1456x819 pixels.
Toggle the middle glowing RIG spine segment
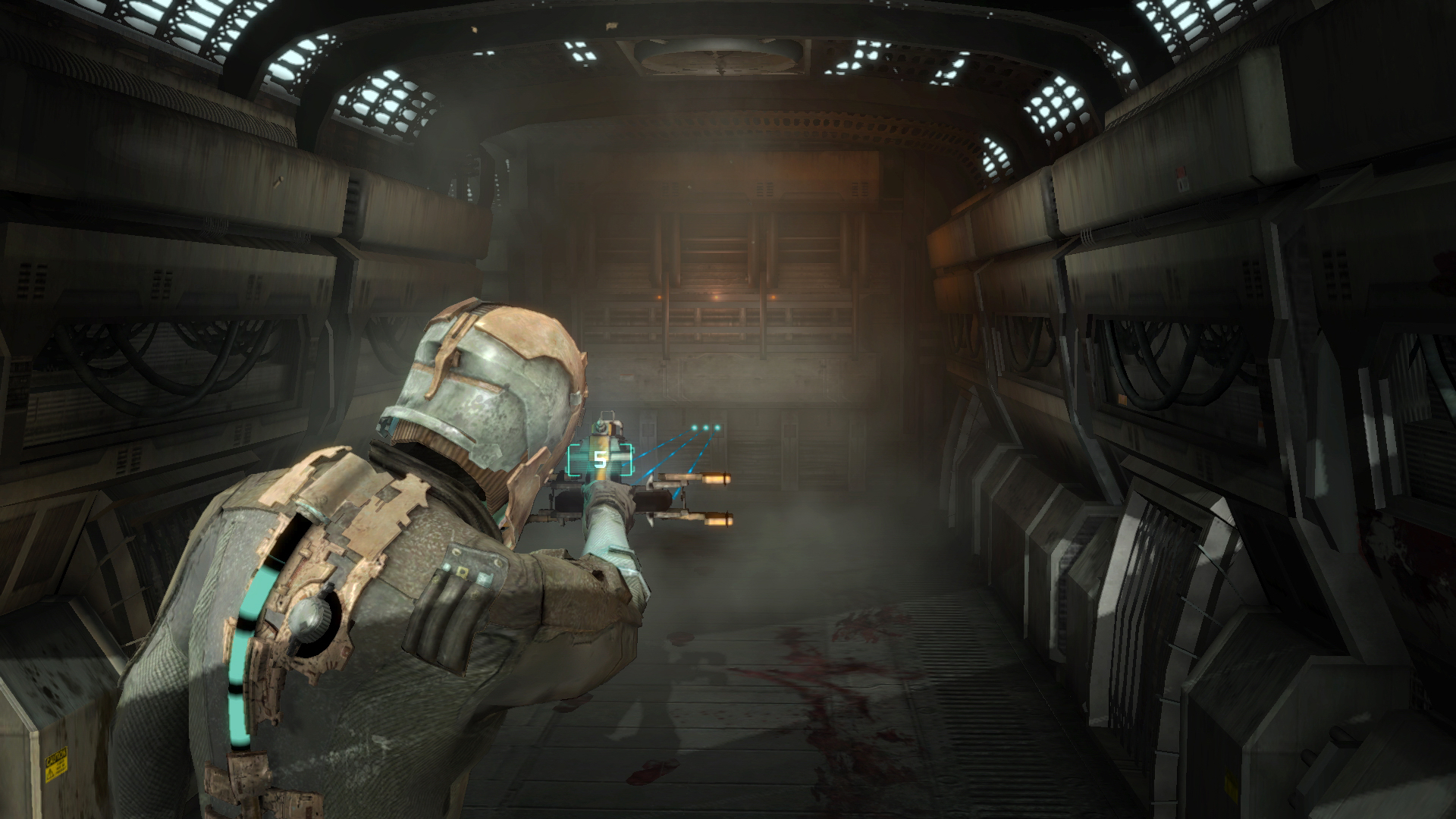[240, 657]
